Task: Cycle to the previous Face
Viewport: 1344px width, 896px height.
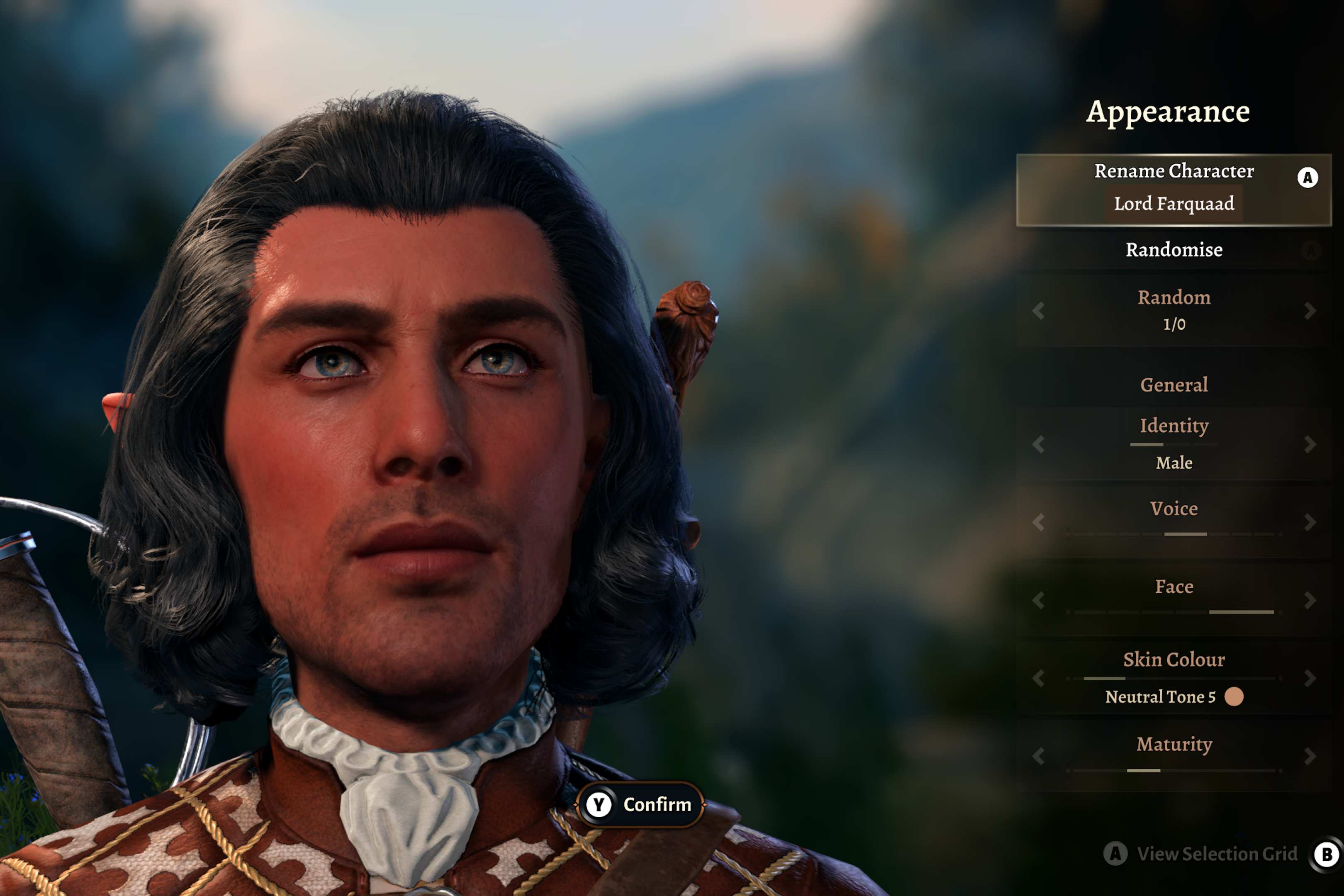Action: tap(1038, 600)
